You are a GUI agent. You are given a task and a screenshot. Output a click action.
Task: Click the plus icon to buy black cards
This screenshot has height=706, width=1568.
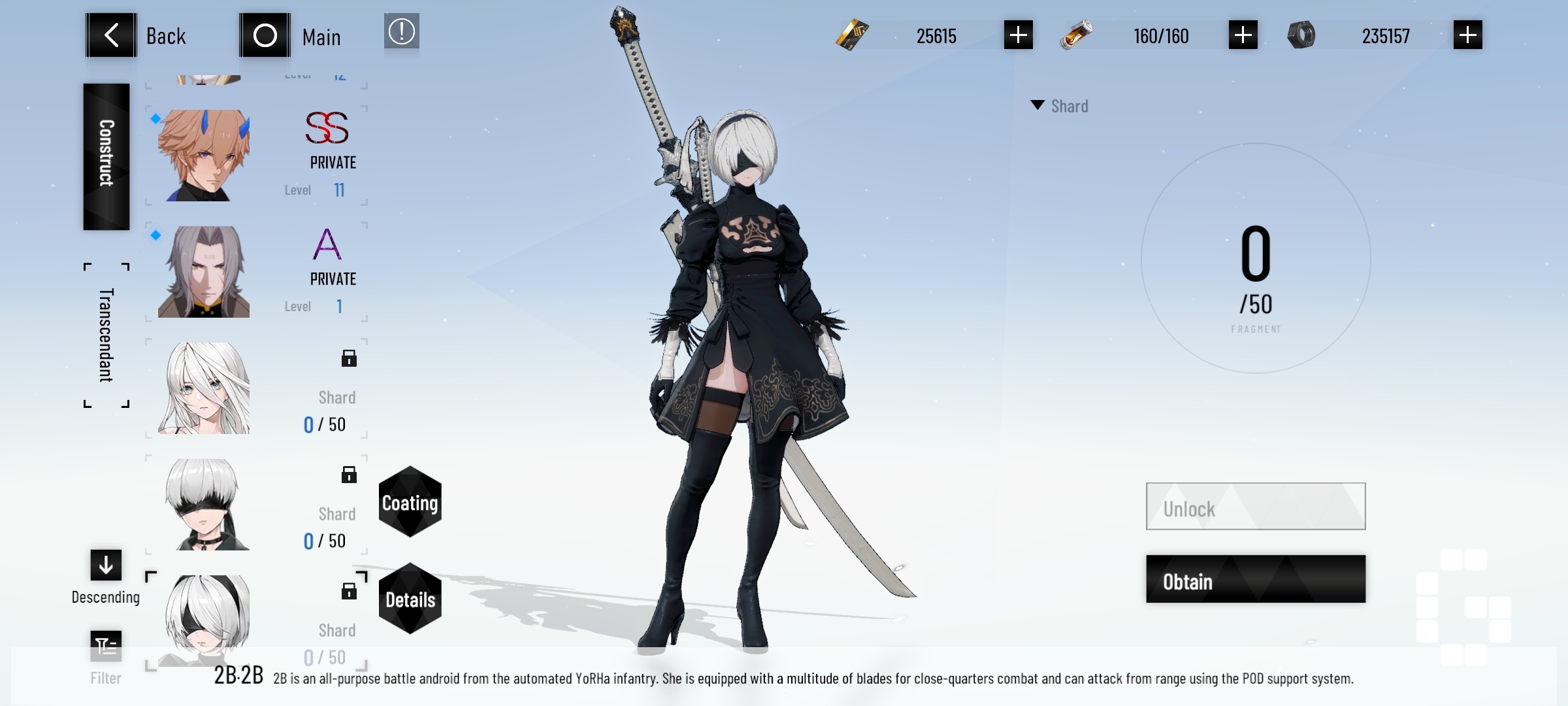coord(1017,36)
